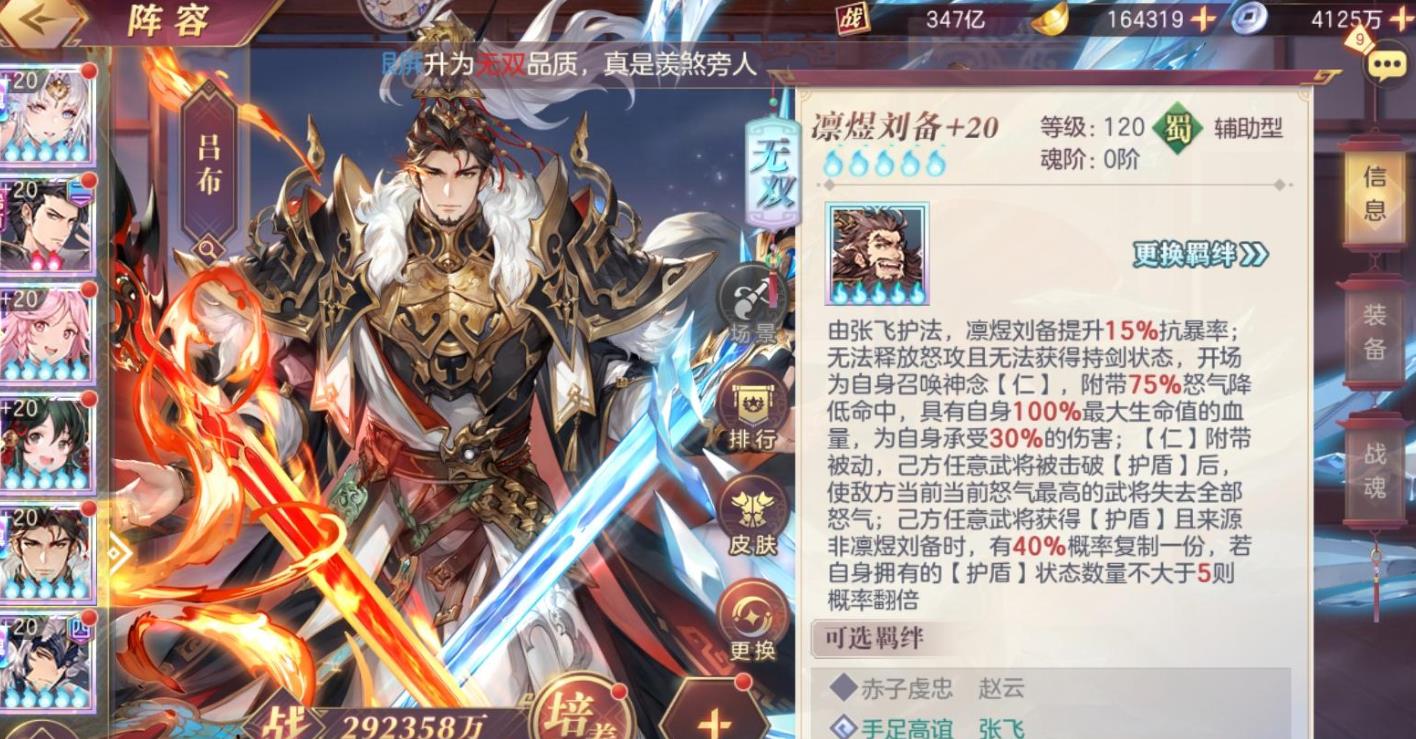Image resolution: width=1416 pixels, height=739 pixels.
Task: Expand the 可选羁绊 optional bonds section
Action: (x=874, y=635)
